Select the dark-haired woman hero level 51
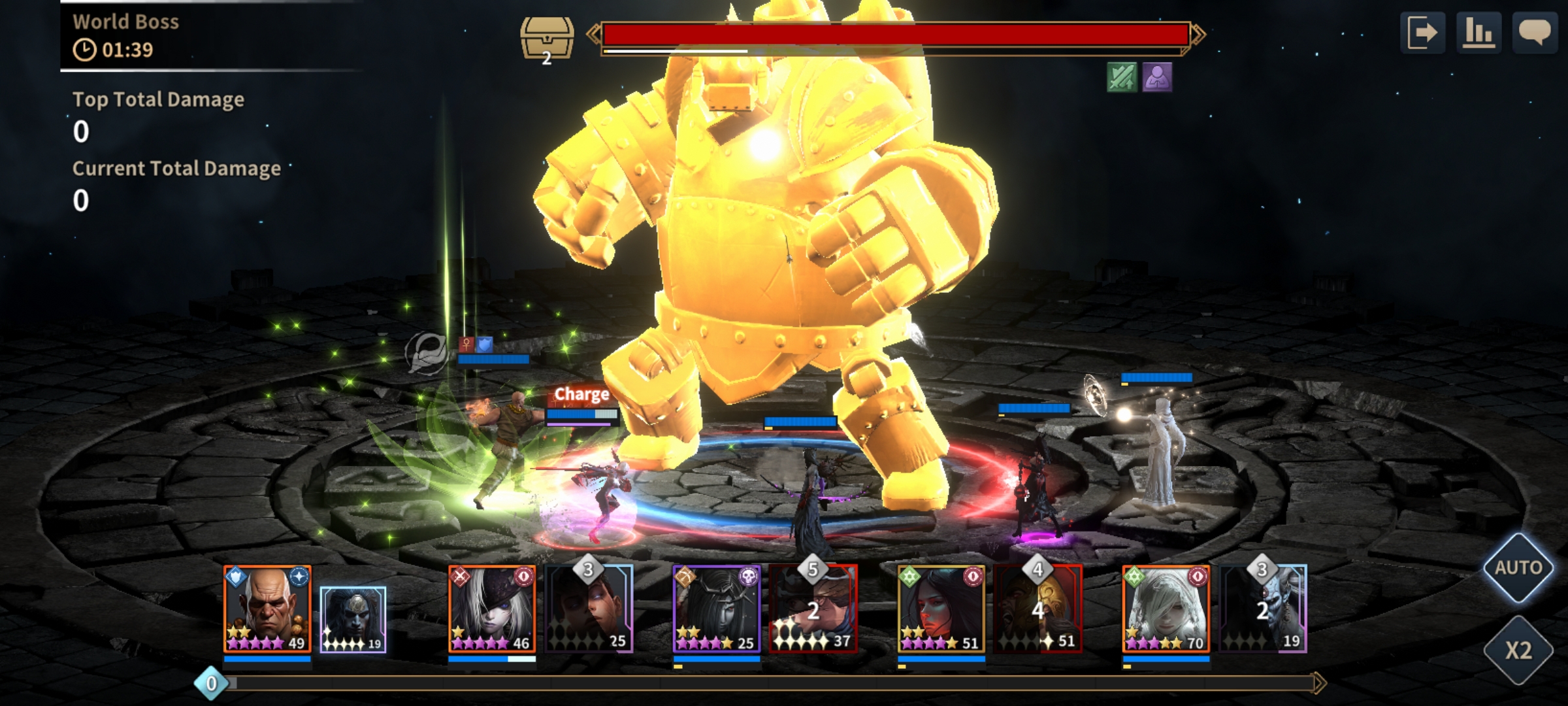The width and height of the screenshot is (1568, 706). pos(941,609)
